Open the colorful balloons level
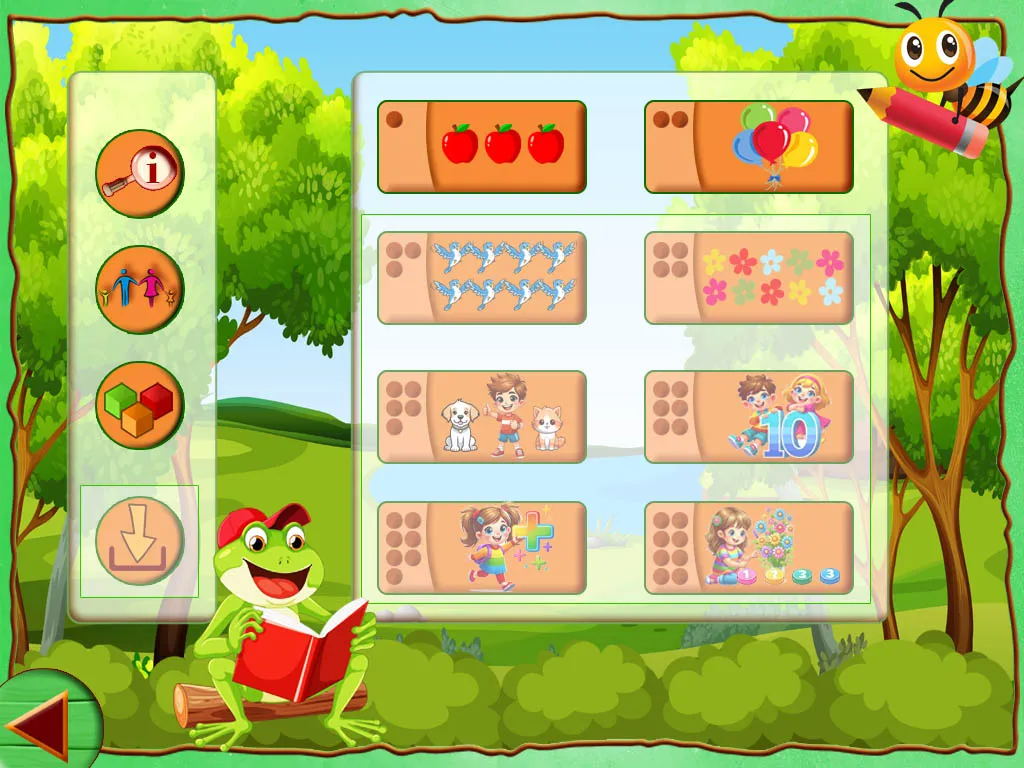The image size is (1024, 768). pyautogui.click(x=748, y=147)
